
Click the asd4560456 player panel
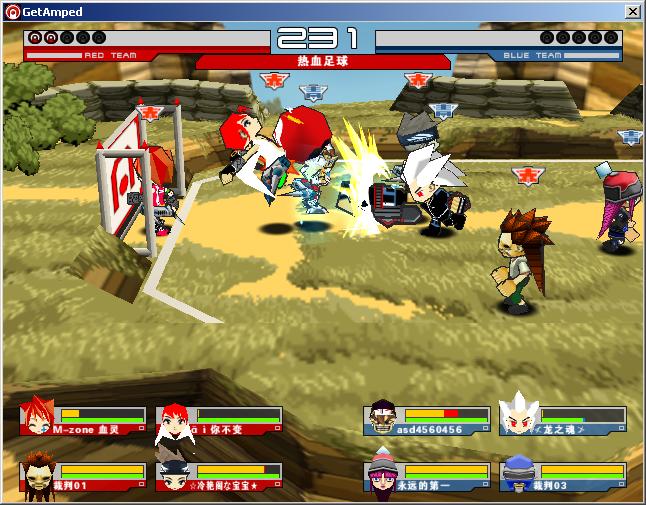click(428, 421)
